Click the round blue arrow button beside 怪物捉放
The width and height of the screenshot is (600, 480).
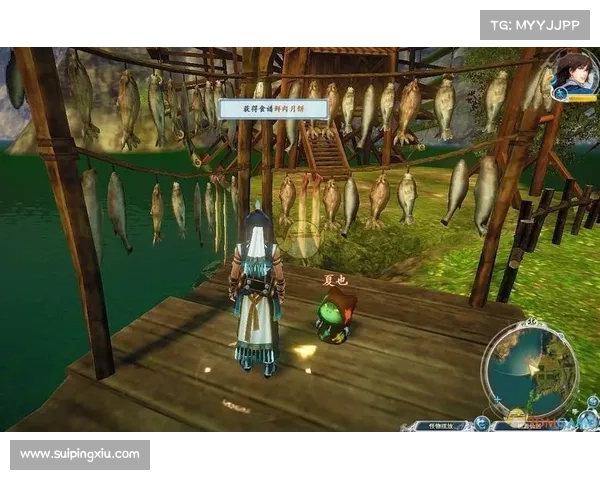pyautogui.click(x=481, y=424)
